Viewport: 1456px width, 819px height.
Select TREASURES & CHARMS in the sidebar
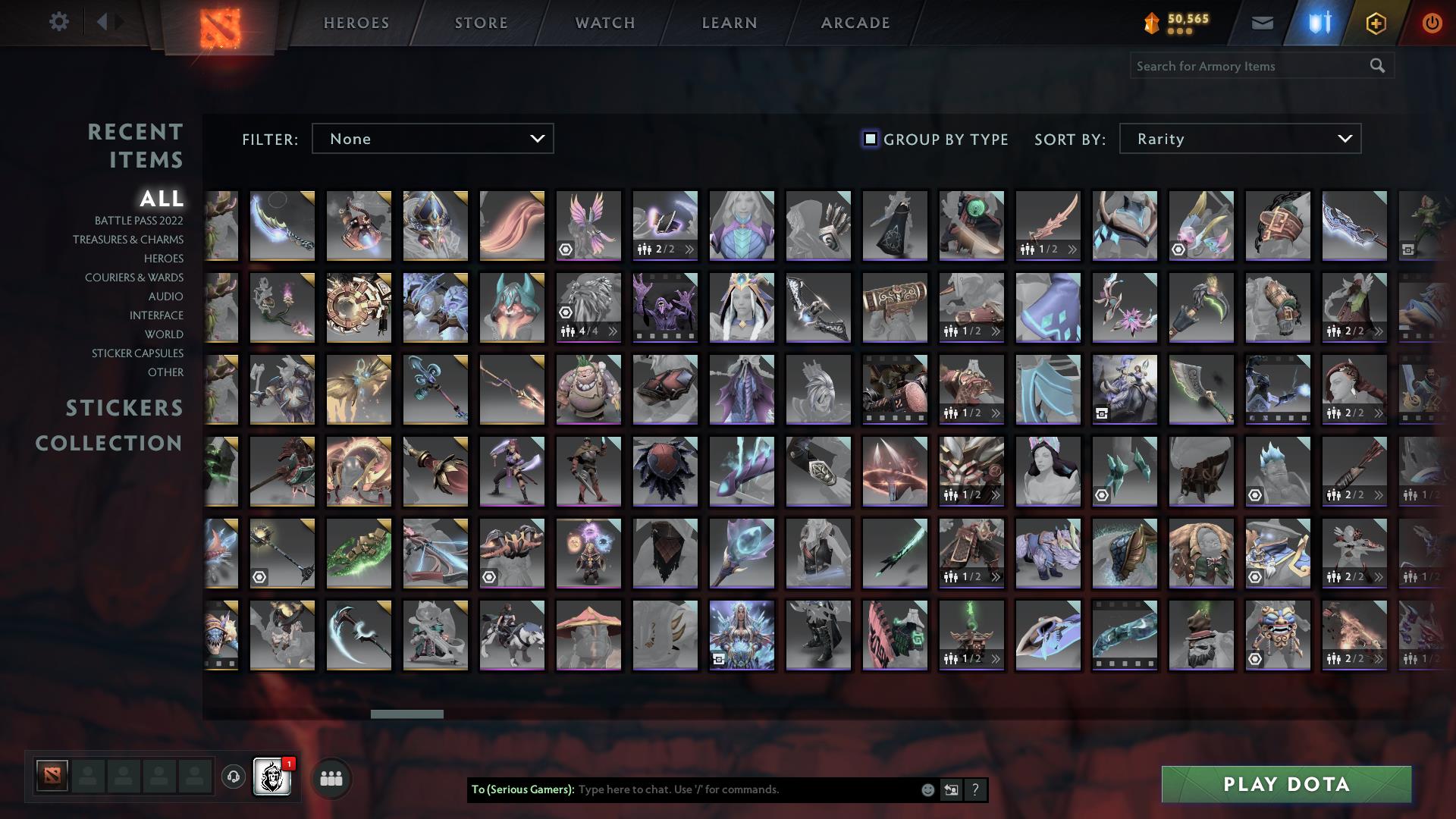(x=127, y=240)
